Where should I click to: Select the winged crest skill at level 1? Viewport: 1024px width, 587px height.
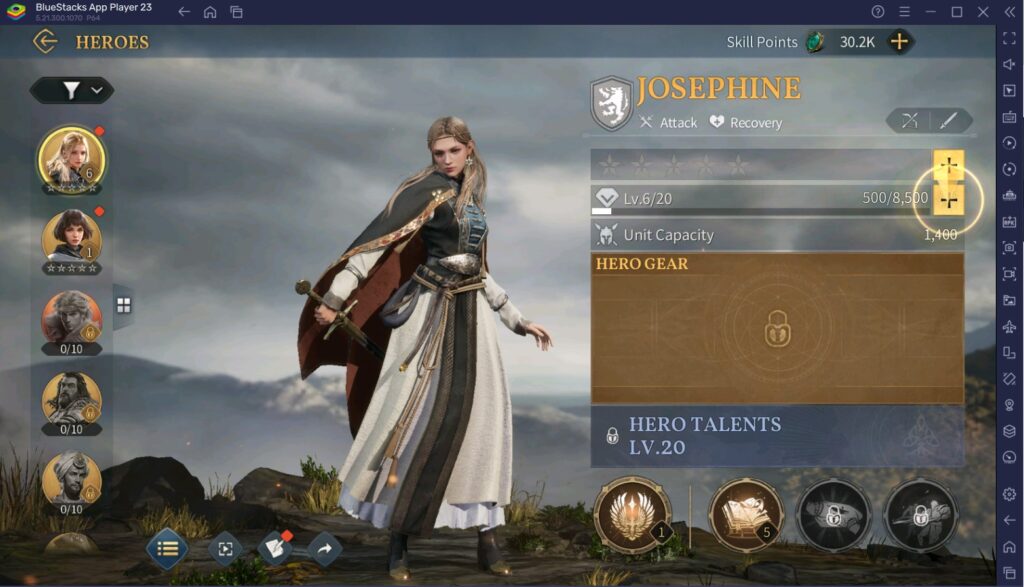[632, 515]
